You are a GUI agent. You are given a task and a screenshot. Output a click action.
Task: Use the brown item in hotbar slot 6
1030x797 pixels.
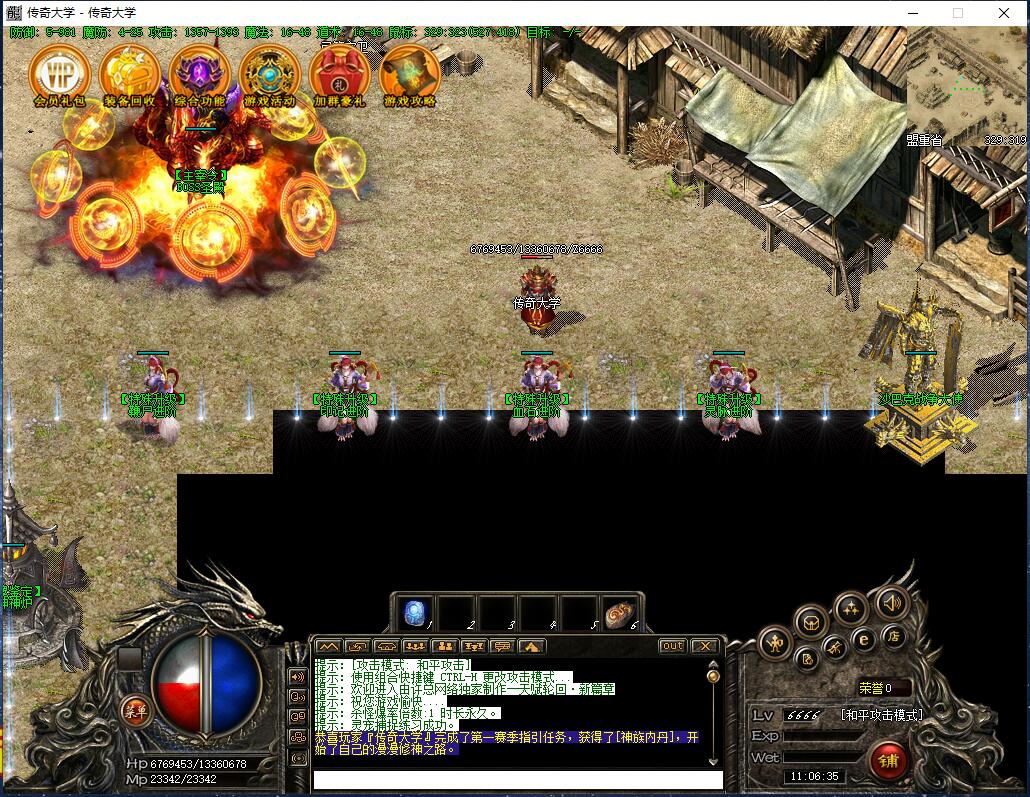(618, 613)
